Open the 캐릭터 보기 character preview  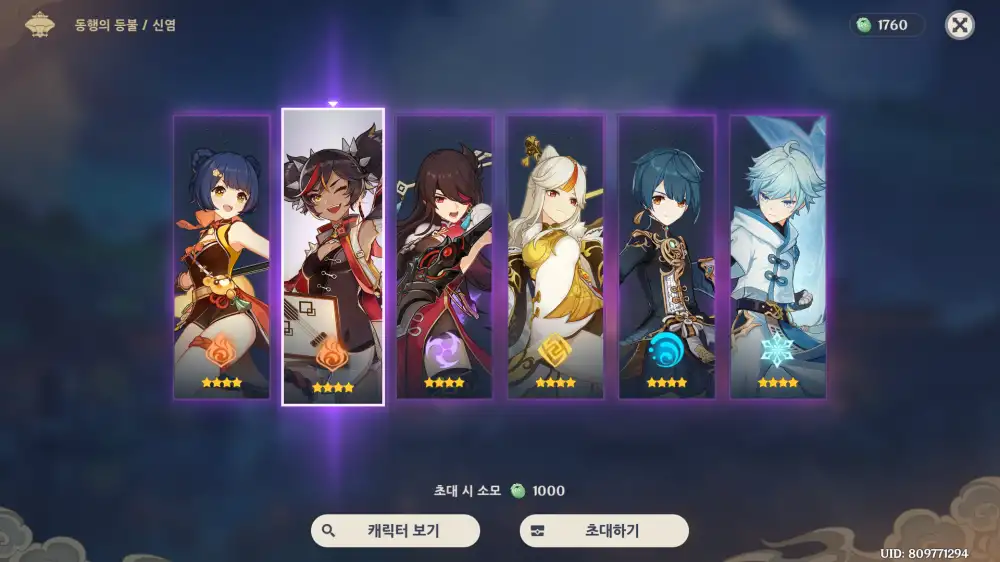[395, 531]
